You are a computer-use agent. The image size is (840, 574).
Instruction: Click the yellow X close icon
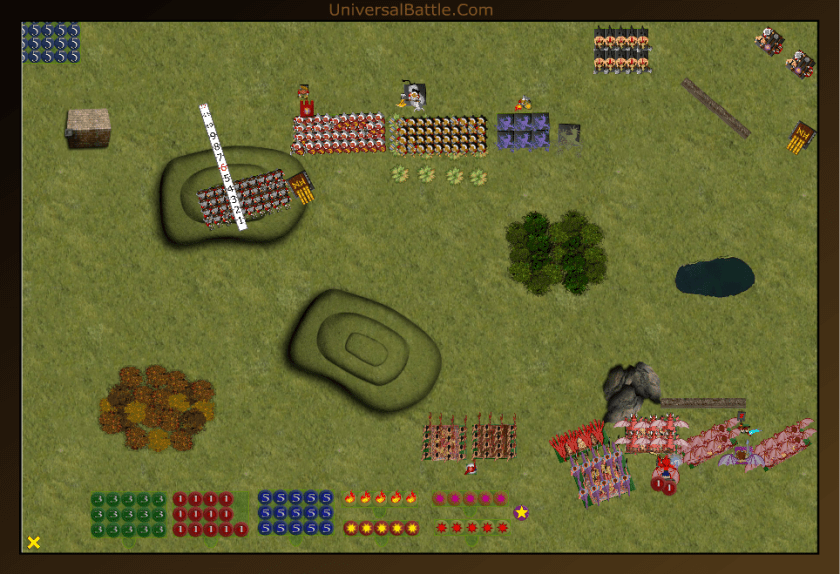[34, 542]
